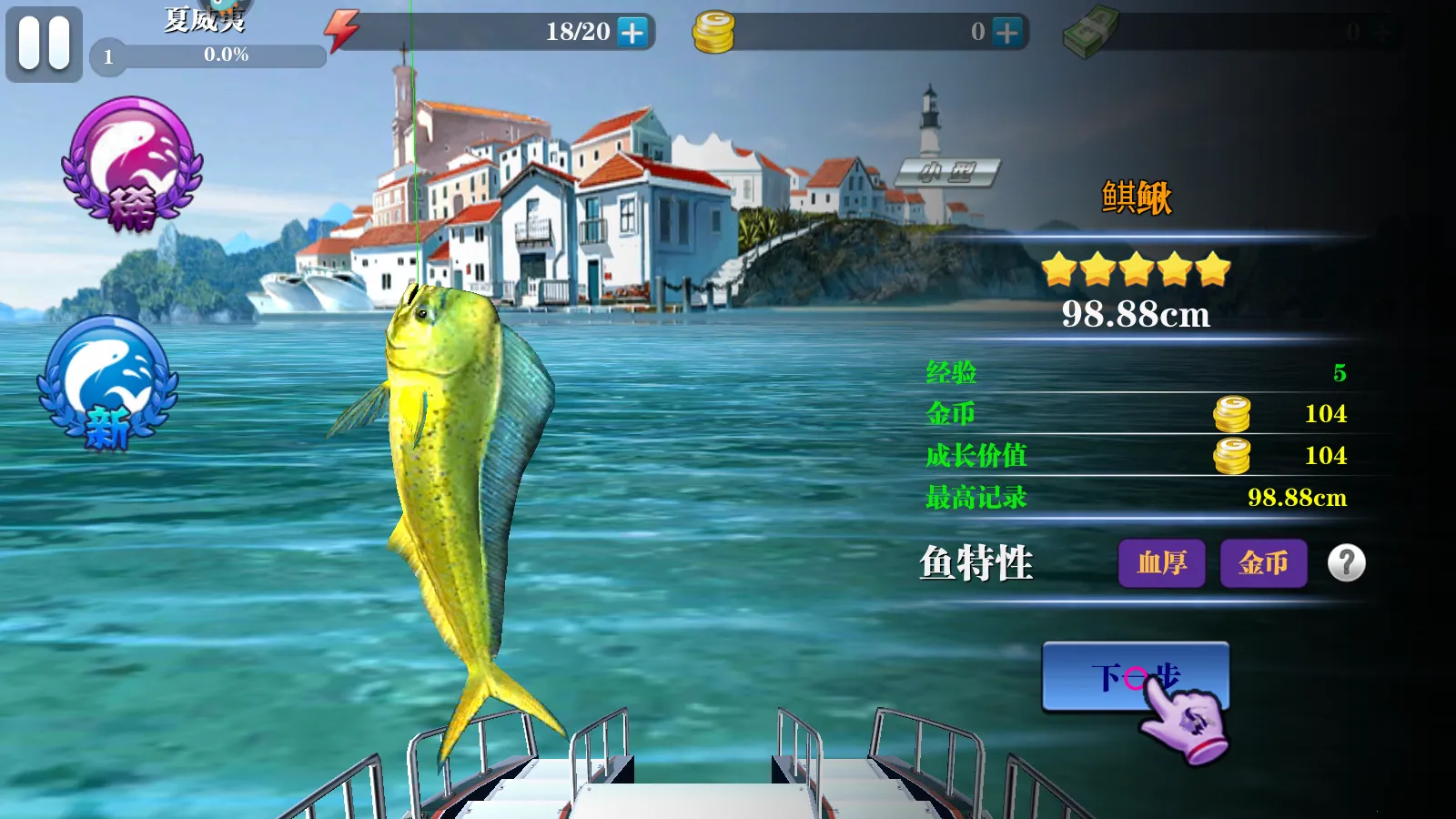Show fish trait help with question mark
This screenshot has width=1456, height=819.
click(x=1346, y=563)
